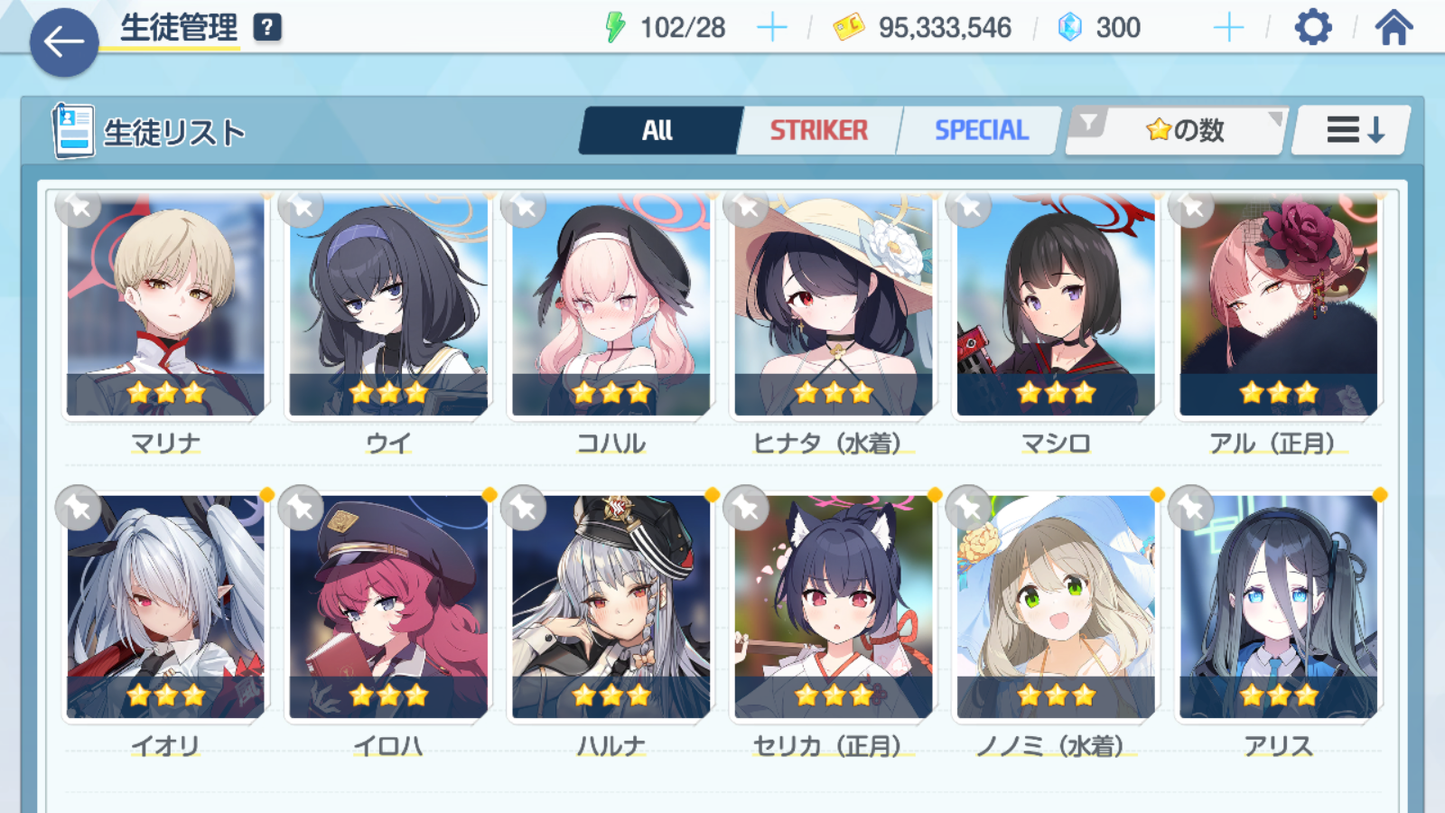This screenshot has height=813, width=1445.
Task: Return to the home screen
Action: [x=1393, y=28]
